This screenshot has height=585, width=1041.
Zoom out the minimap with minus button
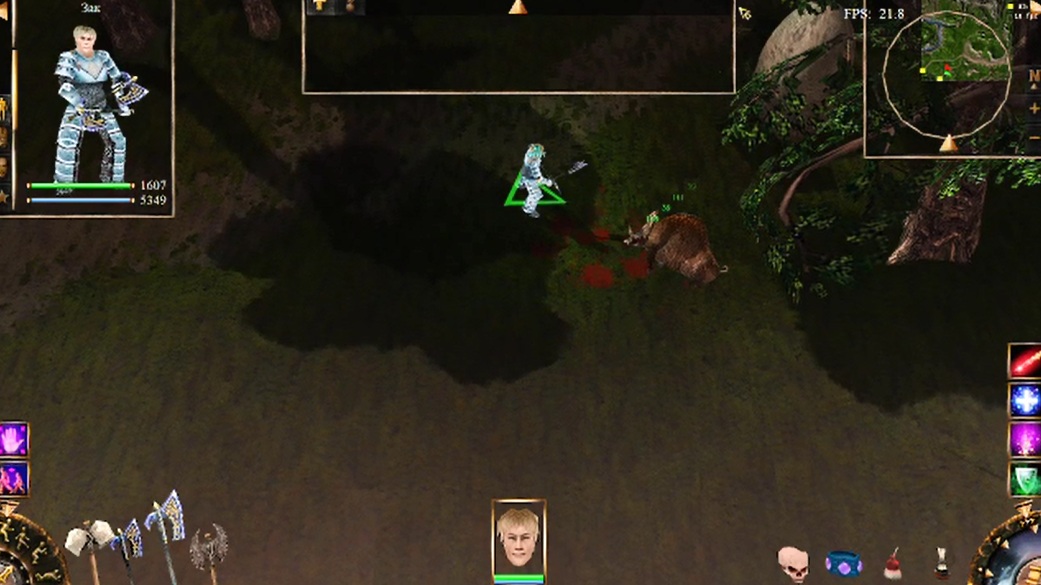pyautogui.click(x=1034, y=138)
